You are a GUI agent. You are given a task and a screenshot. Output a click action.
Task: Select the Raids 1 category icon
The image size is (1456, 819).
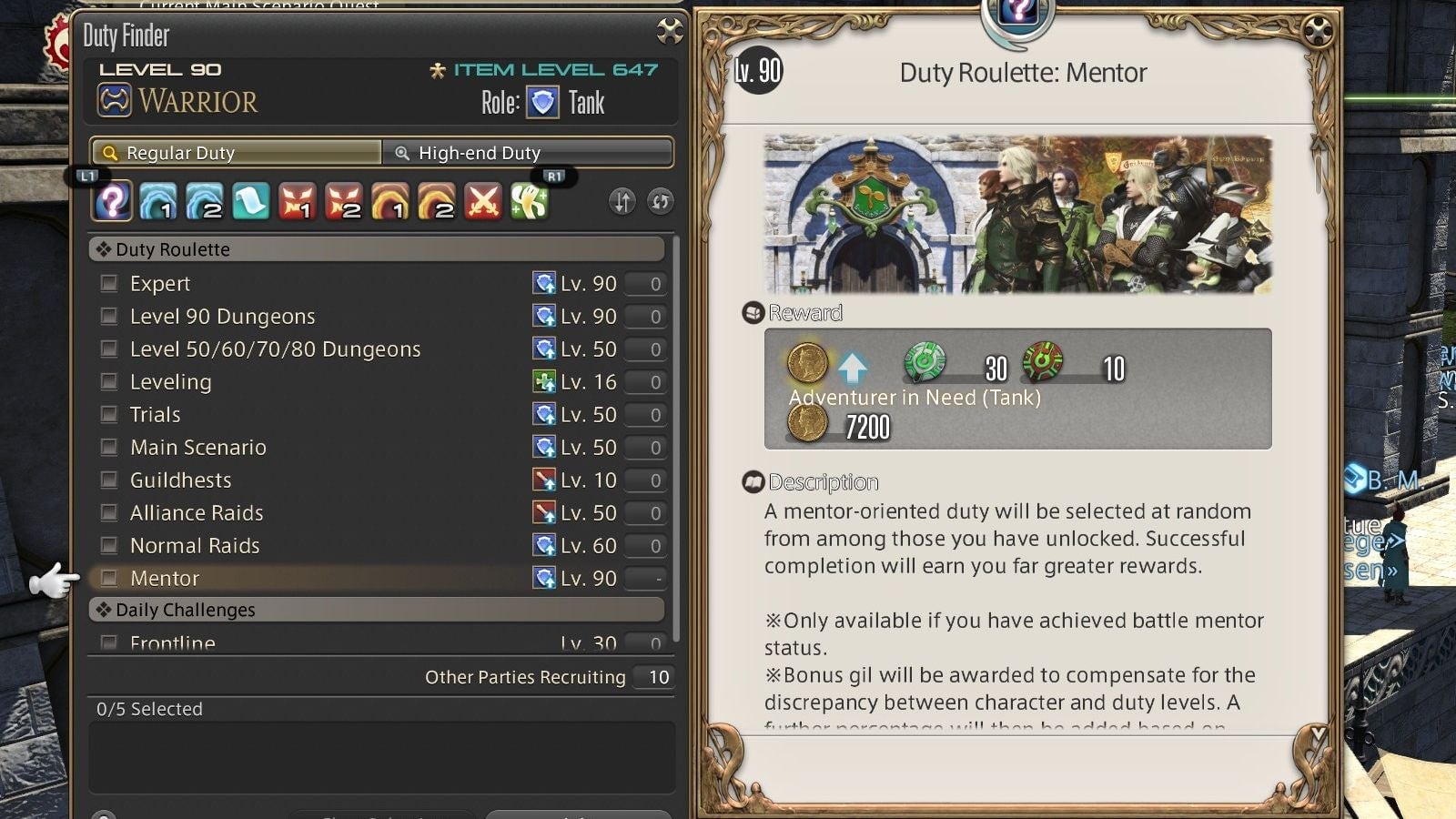tap(298, 200)
